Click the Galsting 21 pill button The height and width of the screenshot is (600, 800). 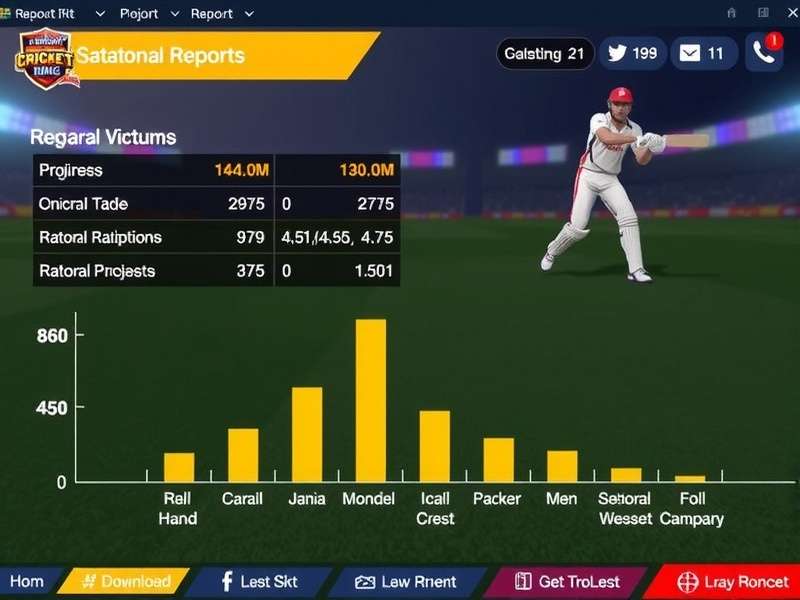[545, 54]
